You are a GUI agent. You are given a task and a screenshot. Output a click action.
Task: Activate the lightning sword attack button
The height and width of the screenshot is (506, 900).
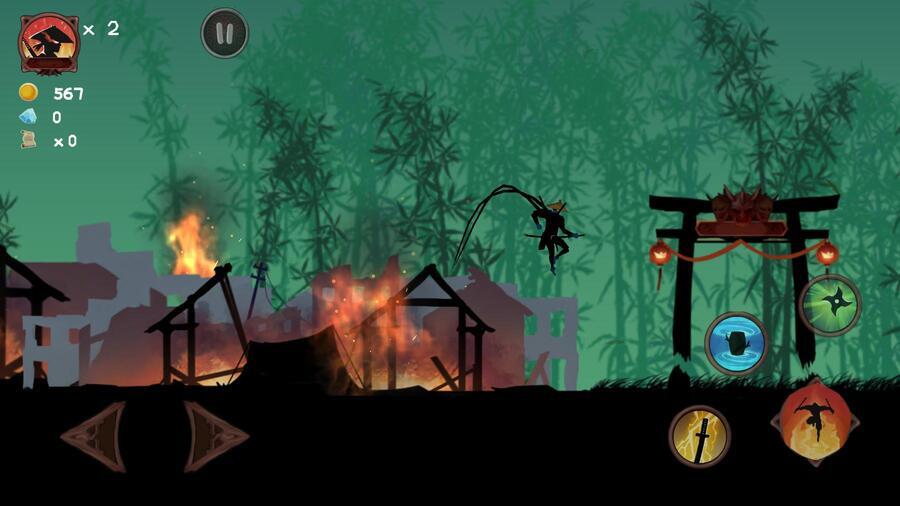[699, 436]
